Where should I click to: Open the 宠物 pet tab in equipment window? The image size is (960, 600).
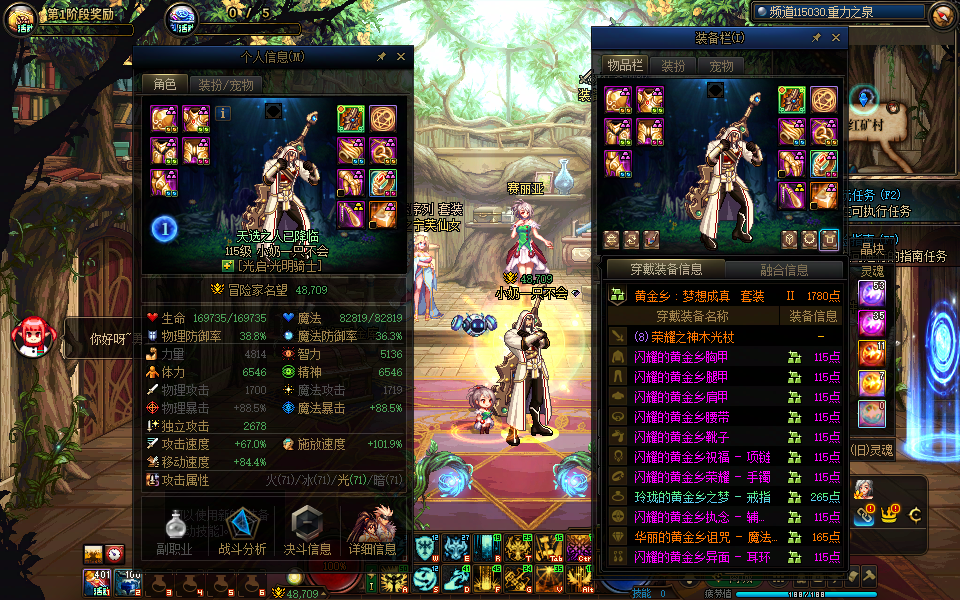721,66
